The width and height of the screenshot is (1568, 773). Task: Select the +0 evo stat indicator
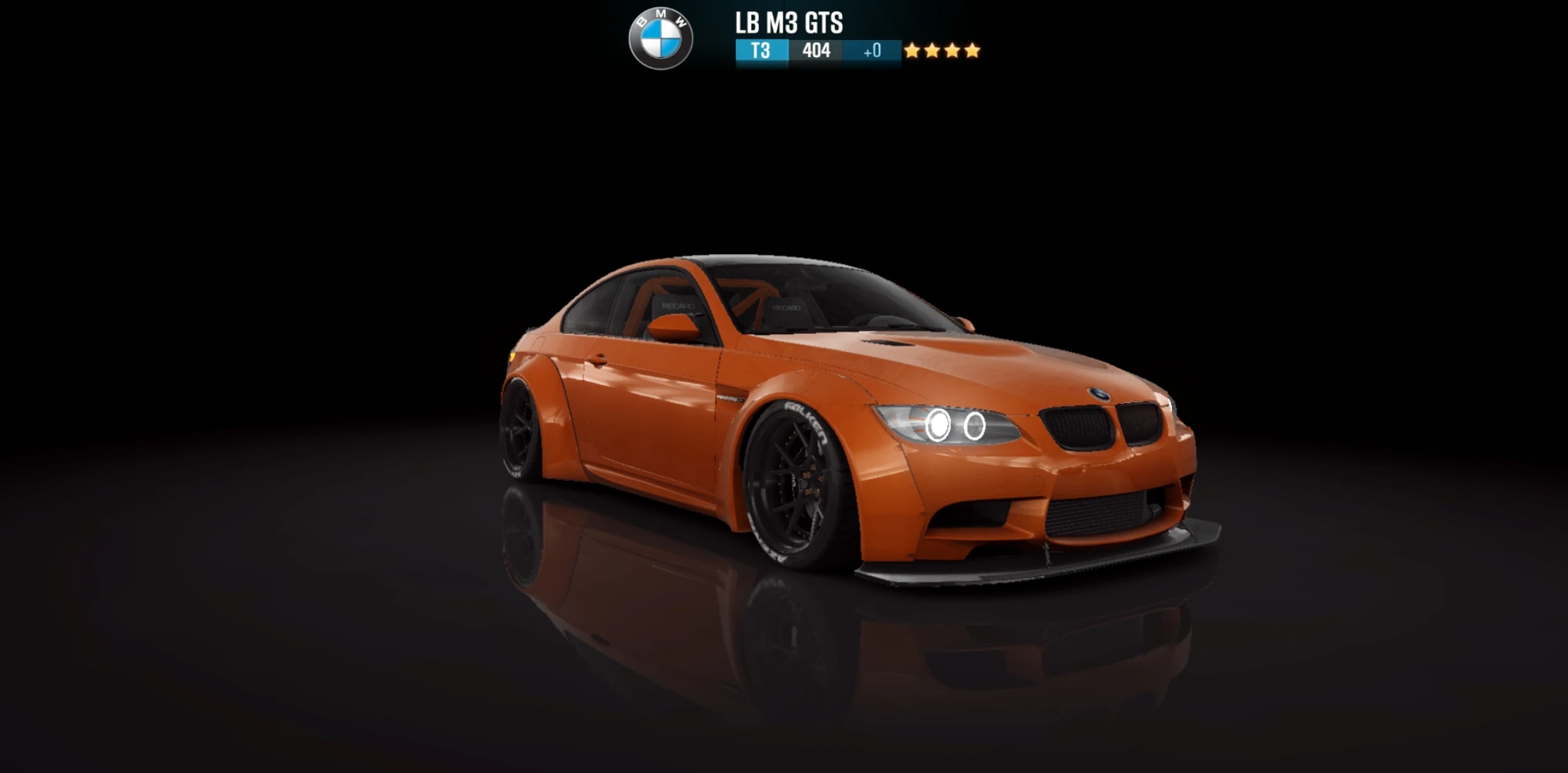[872, 49]
